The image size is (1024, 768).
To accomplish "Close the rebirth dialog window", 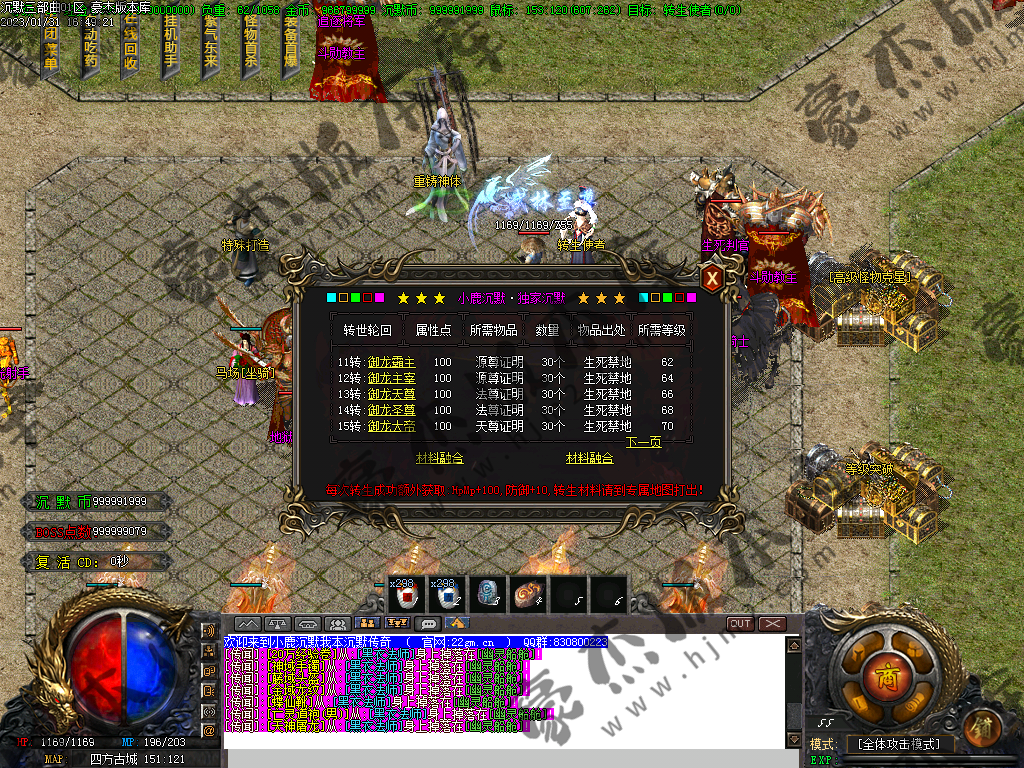I will coord(711,278).
